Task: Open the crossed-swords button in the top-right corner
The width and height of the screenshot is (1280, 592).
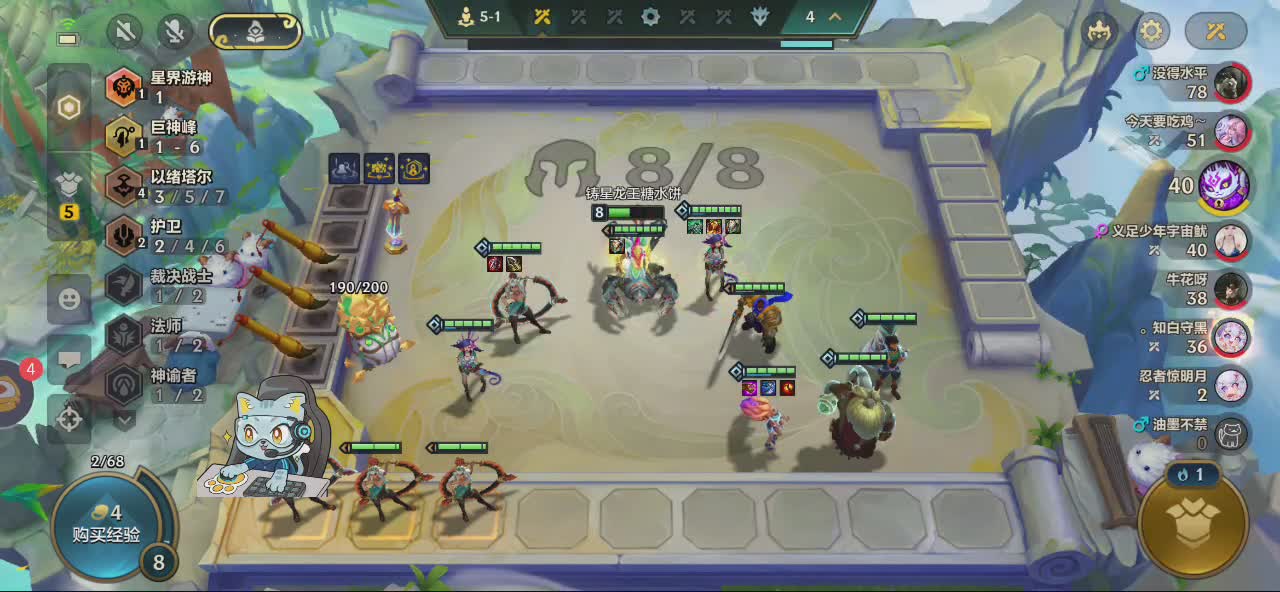Action: coord(1216,31)
